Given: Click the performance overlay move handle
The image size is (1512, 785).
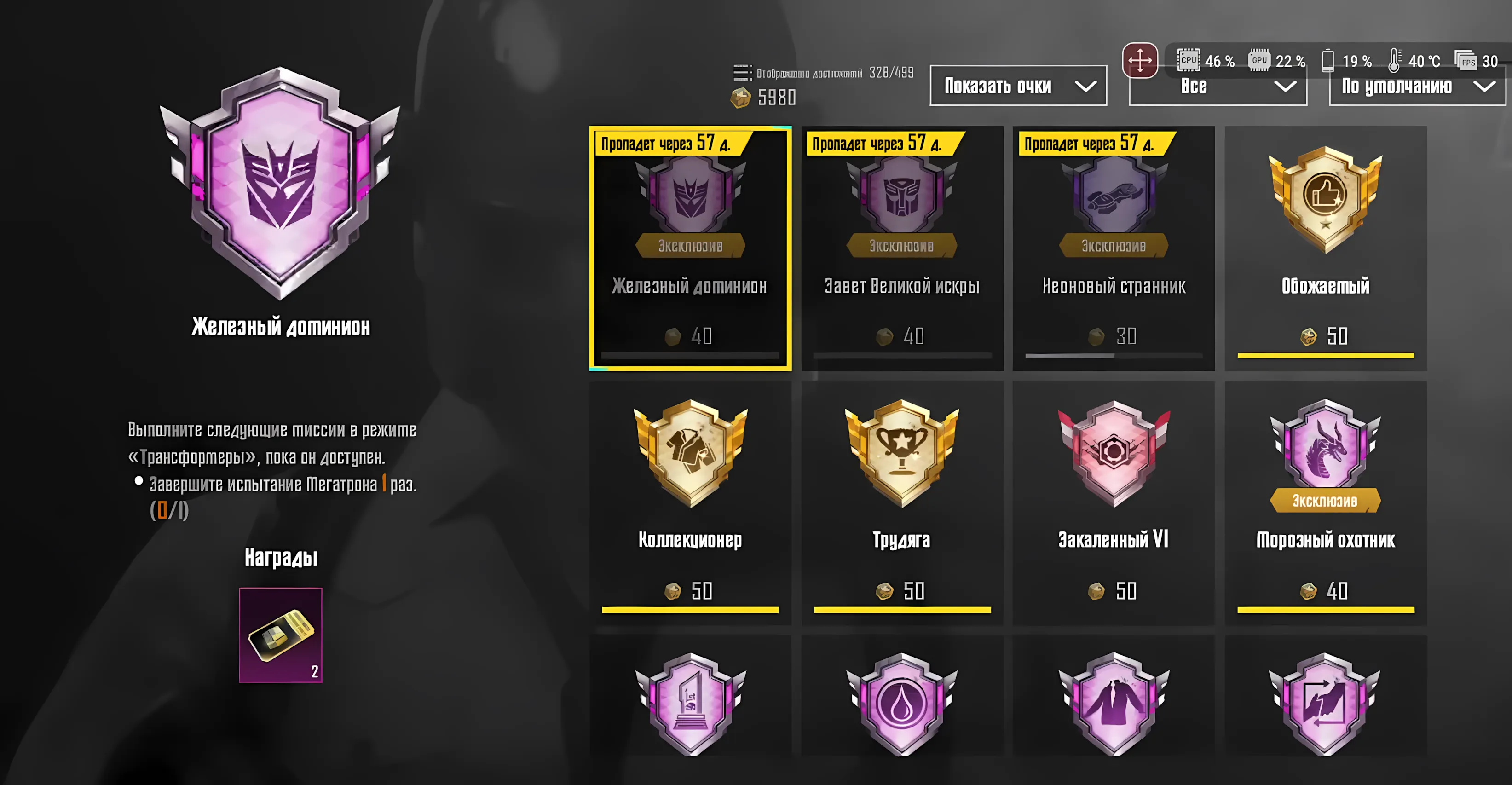Looking at the screenshot, I should [x=1139, y=60].
